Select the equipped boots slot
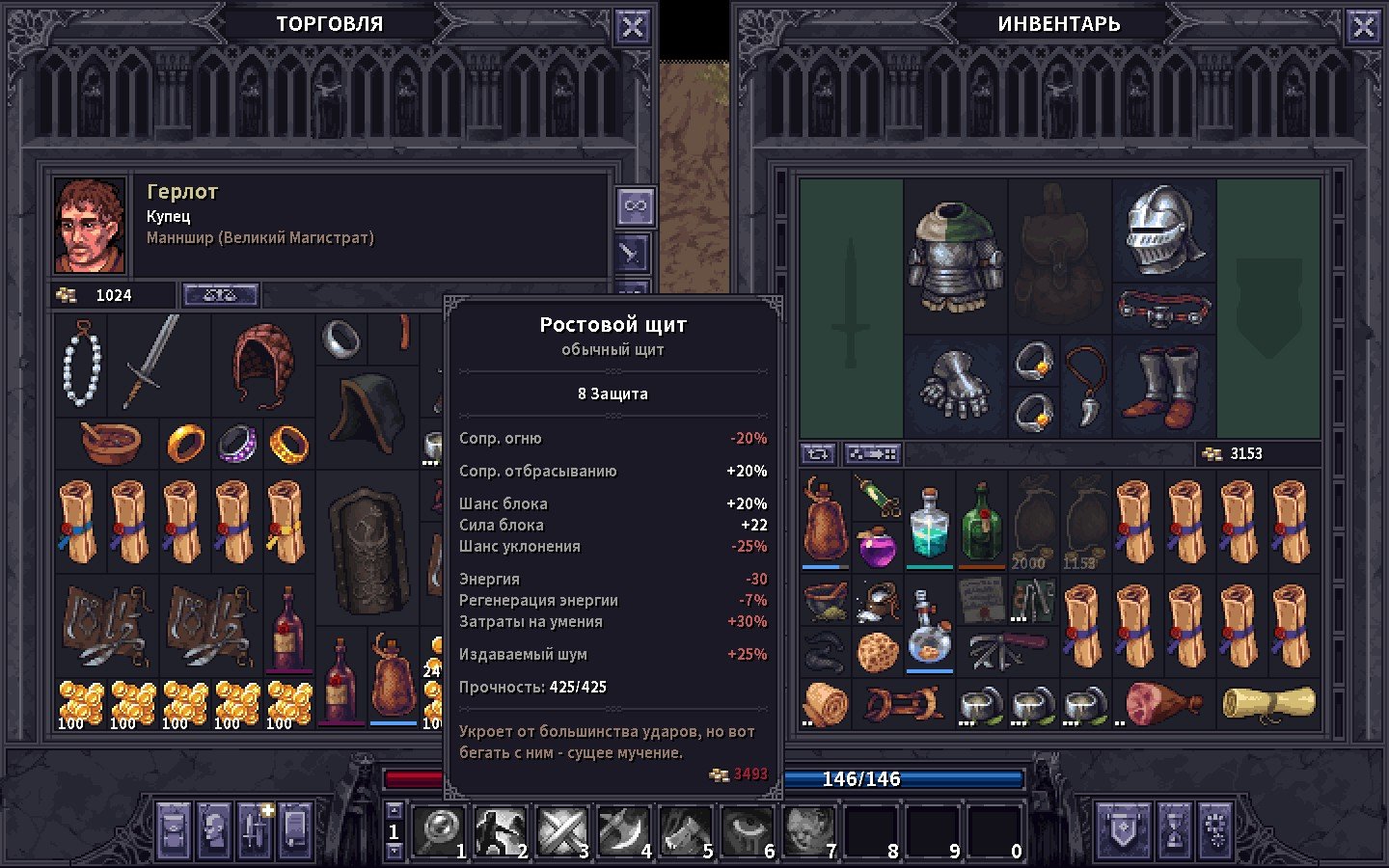 tap(1164, 386)
